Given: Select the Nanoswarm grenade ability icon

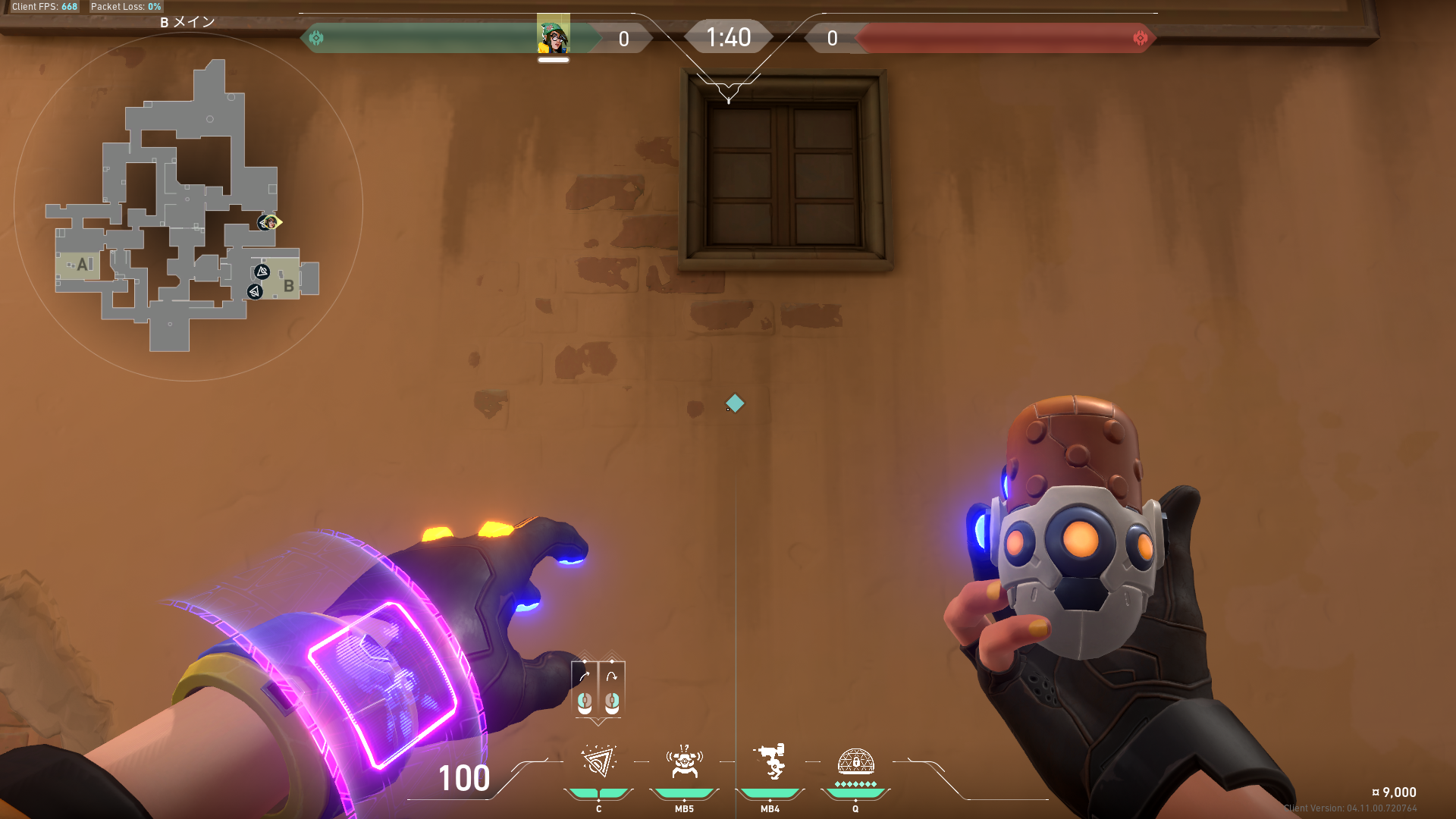Looking at the screenshot, I should point(598,762).
